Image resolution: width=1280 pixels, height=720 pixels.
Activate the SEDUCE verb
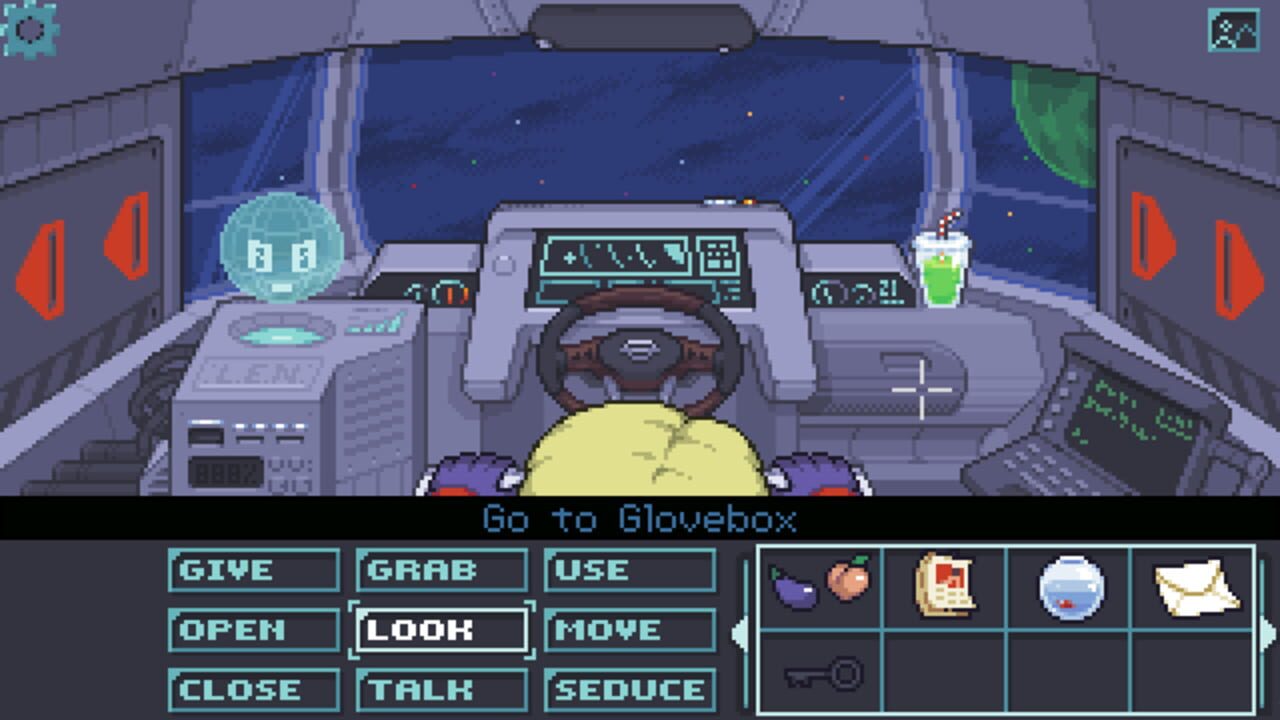pos(629,690)
